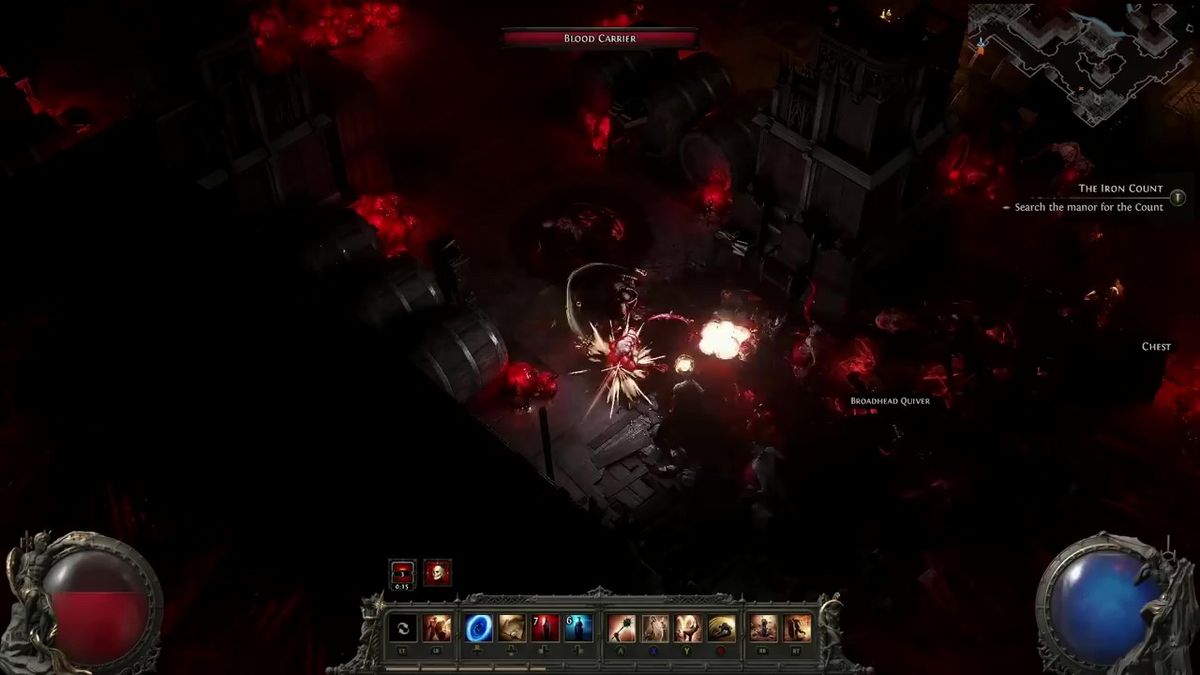Select The Iron Count quest tracker
The width and height of the screenshot is (1200, 675).
[1120, 188]
